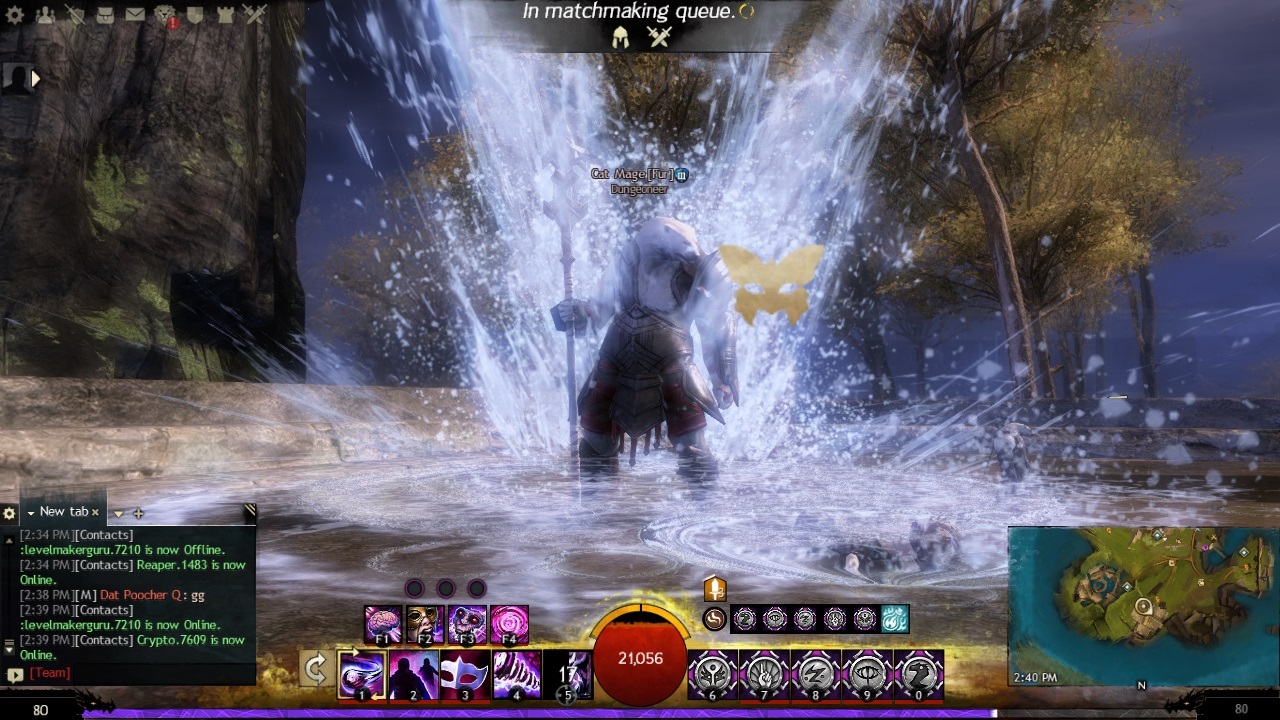Screen dimensions: 1280x720
Task: Close the chat 'New tab'
Action: [96, 512]
